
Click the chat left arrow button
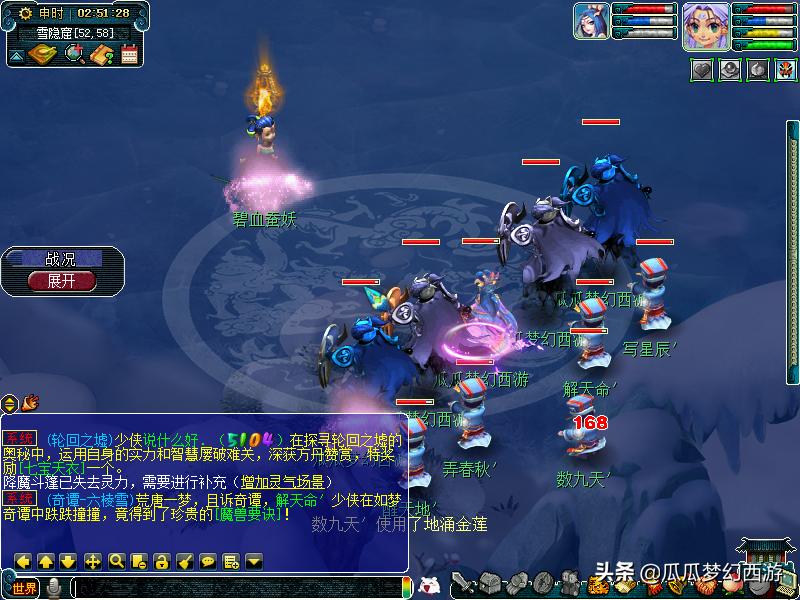coord(21,561)
